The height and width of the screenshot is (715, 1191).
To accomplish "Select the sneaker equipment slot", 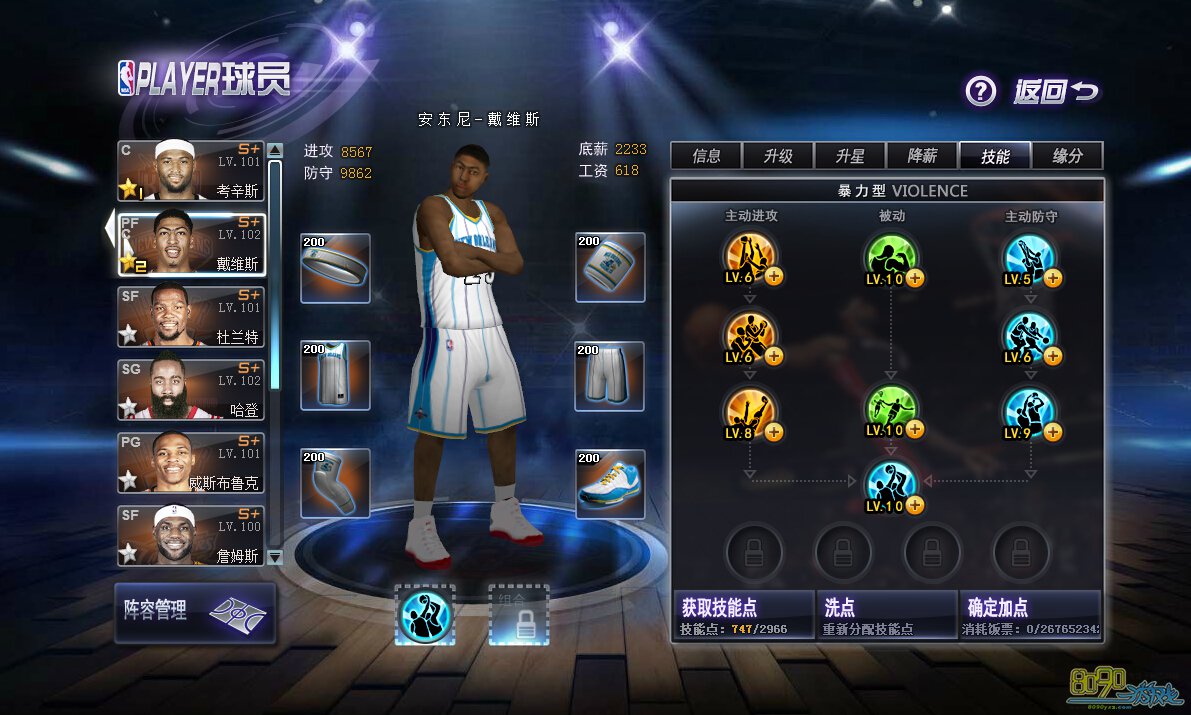I will pos(610,484).
